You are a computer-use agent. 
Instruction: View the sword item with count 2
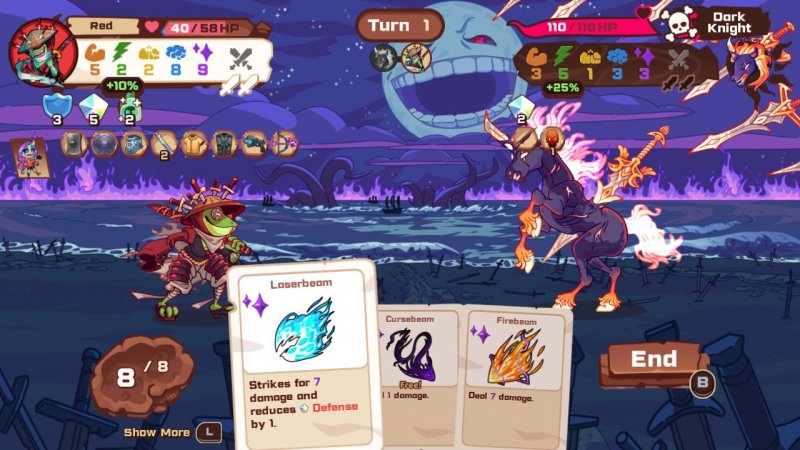[163, 144]
